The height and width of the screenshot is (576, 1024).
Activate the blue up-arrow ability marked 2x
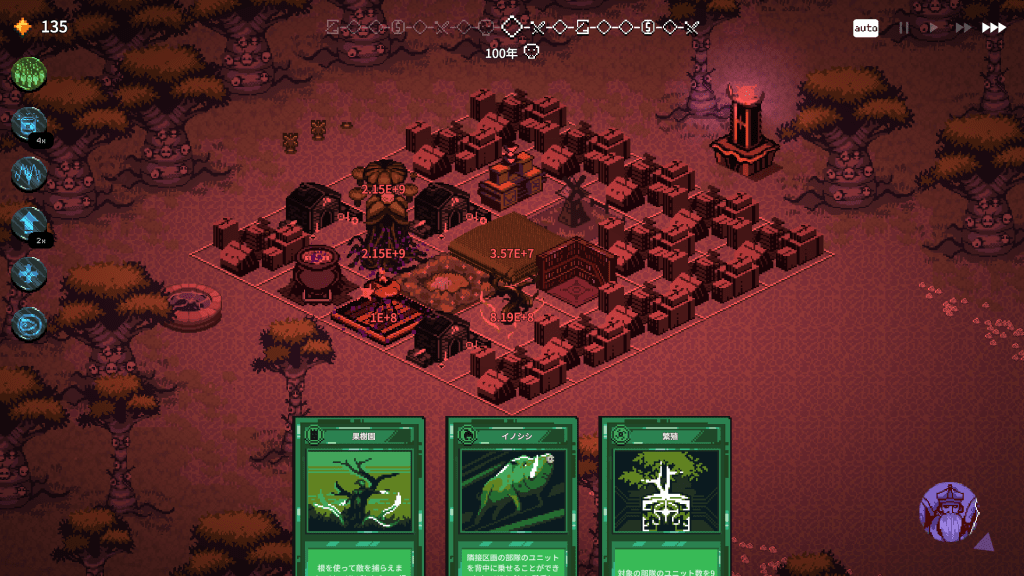click(x=29, y=224)
